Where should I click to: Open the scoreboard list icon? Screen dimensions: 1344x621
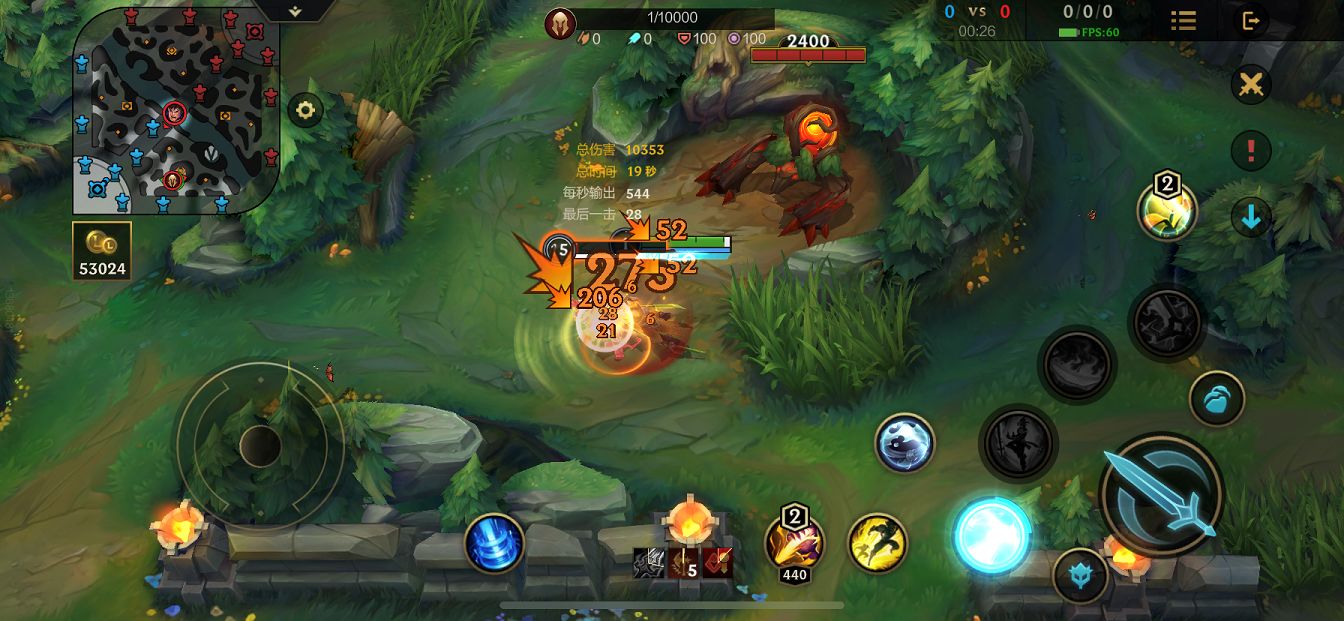1184,20
